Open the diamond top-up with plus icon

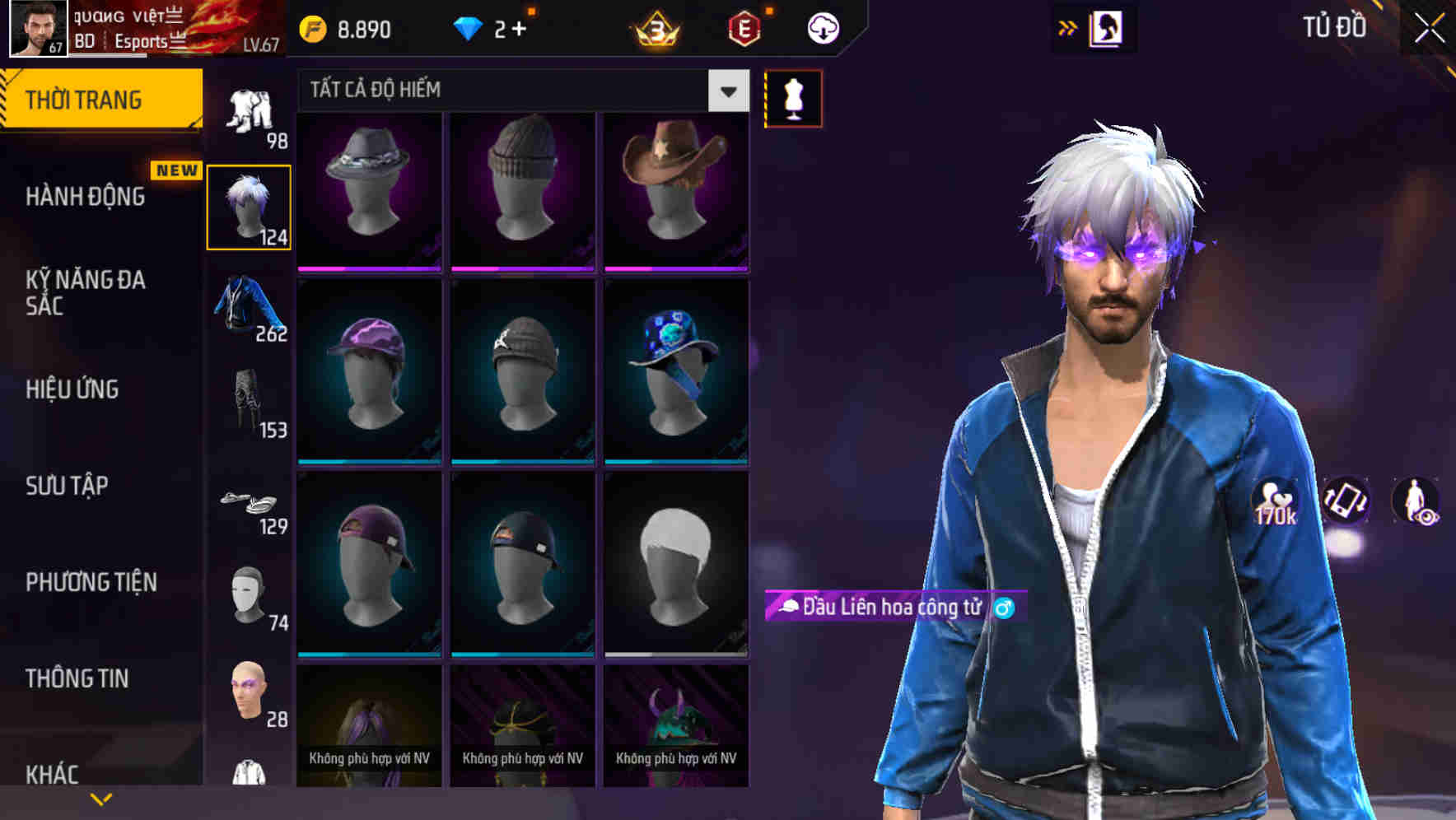492,27
